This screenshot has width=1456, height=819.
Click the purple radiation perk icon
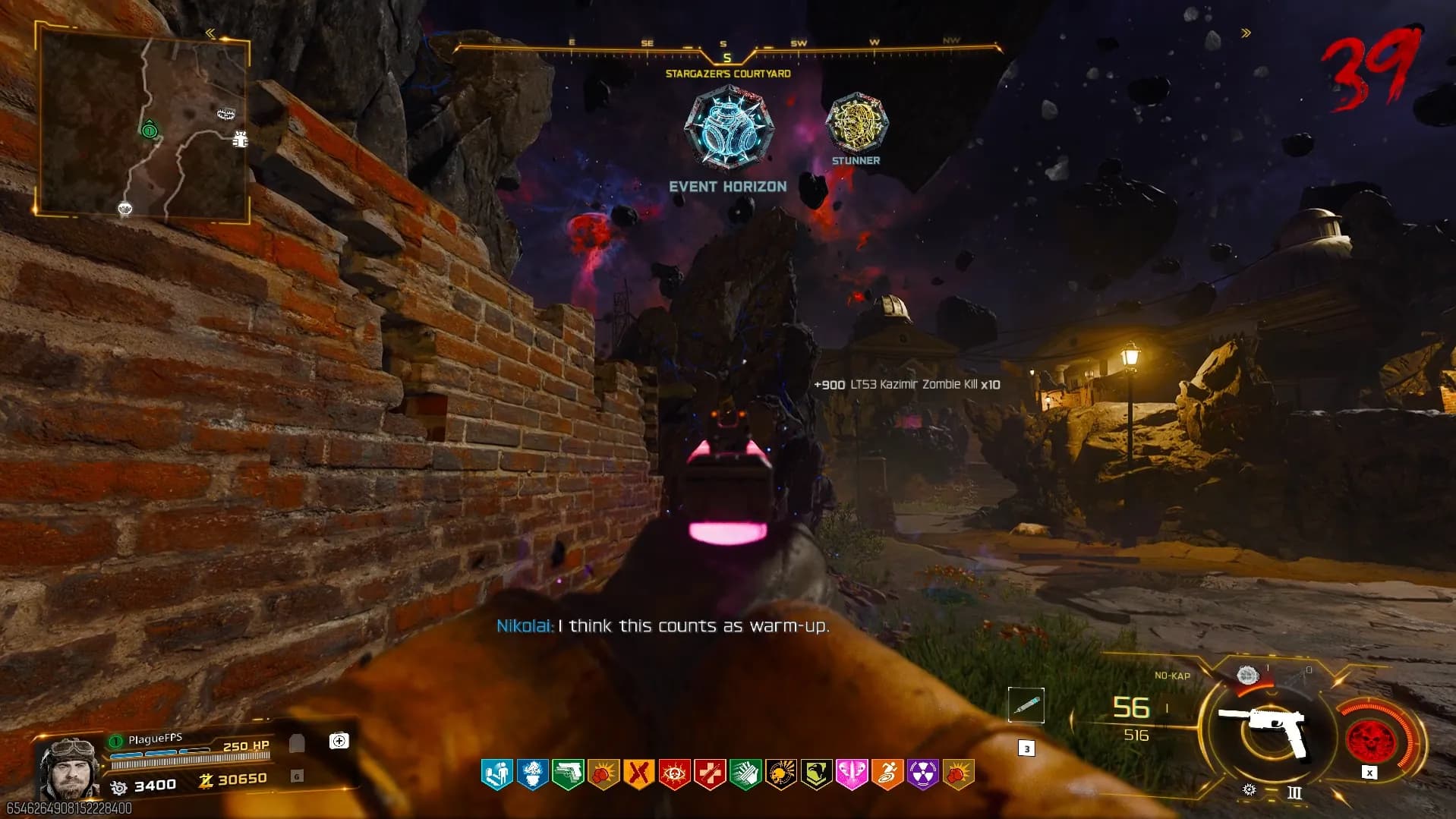922,774
